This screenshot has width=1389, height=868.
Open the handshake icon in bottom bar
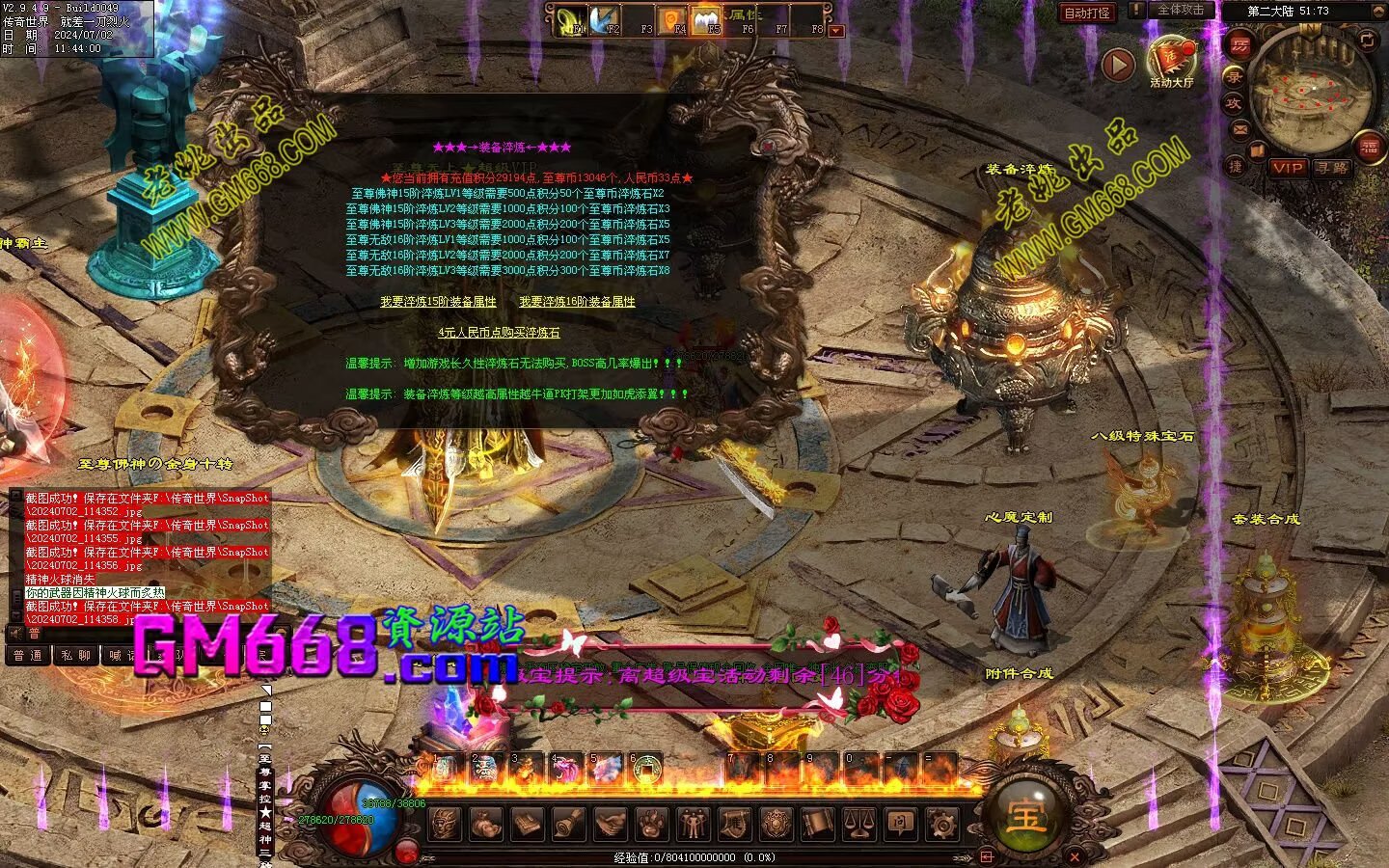610,824
